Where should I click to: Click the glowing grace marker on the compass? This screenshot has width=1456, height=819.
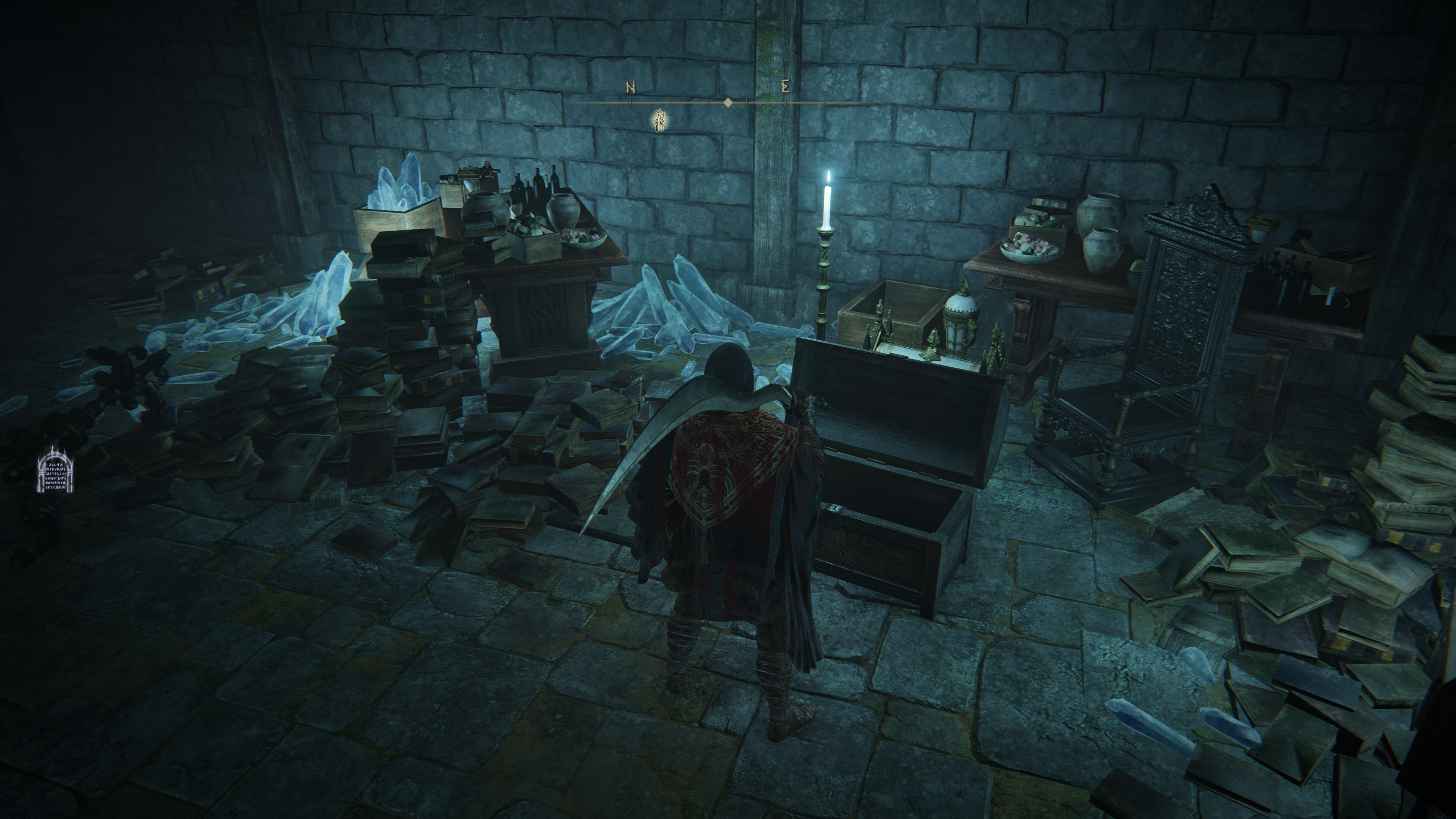click(x=659, y=121)
